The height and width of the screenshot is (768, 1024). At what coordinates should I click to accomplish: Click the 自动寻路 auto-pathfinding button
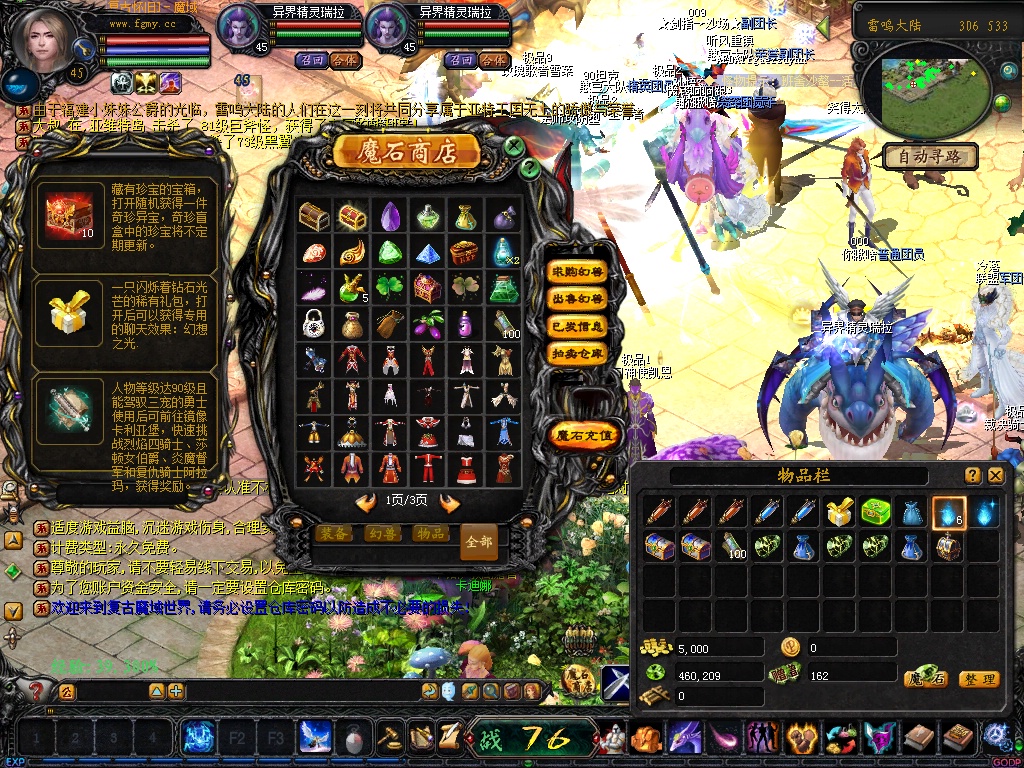pos(930,157)
